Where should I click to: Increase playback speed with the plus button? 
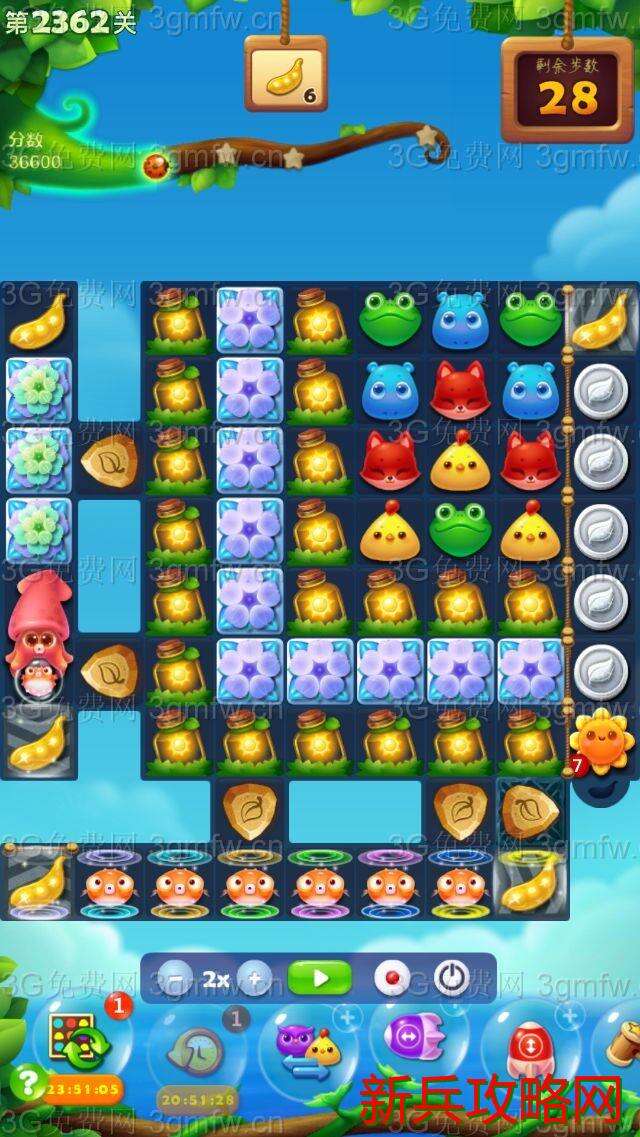click(x=254, y=979)
